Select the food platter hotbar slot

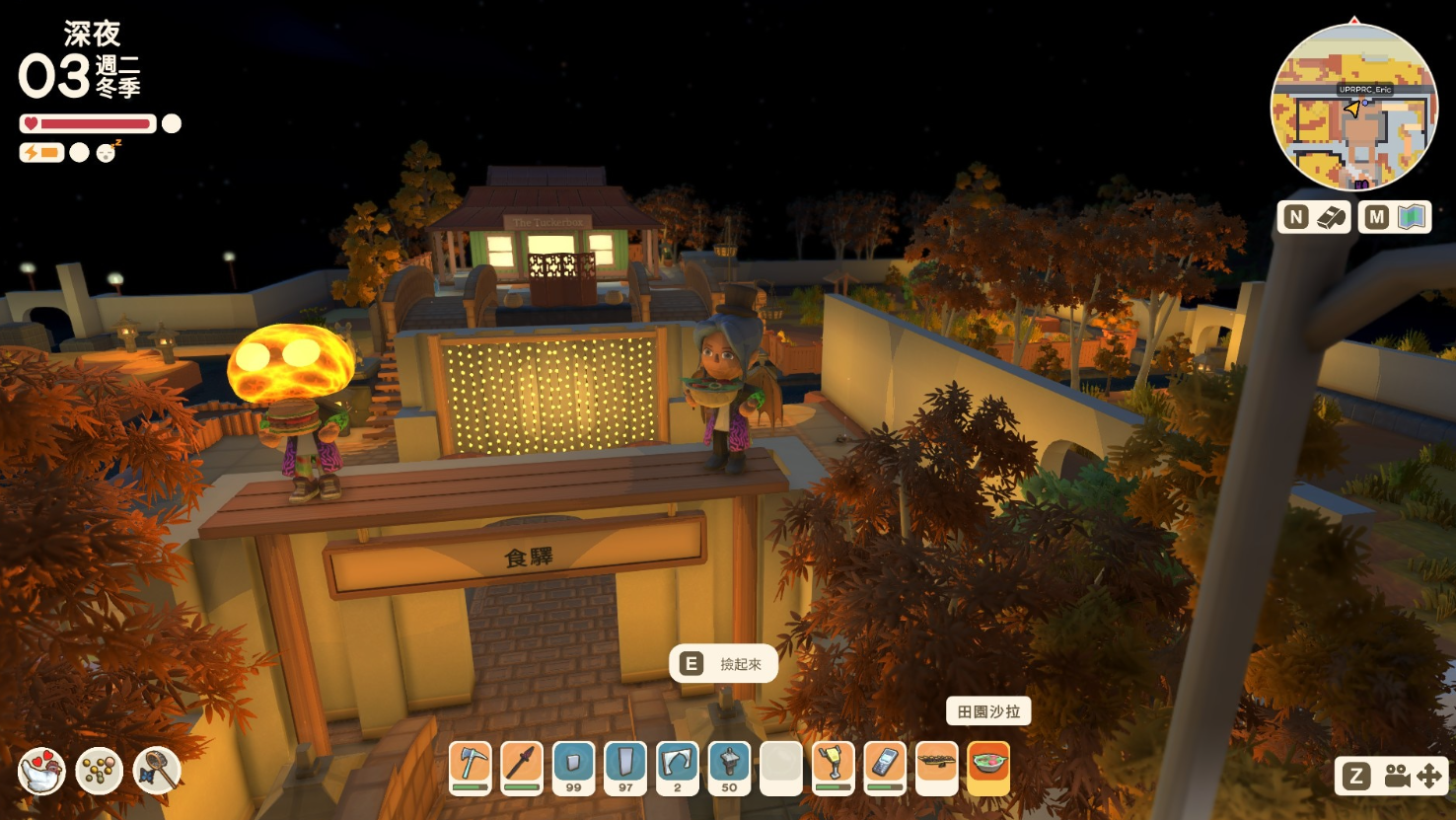coord(937,767)
